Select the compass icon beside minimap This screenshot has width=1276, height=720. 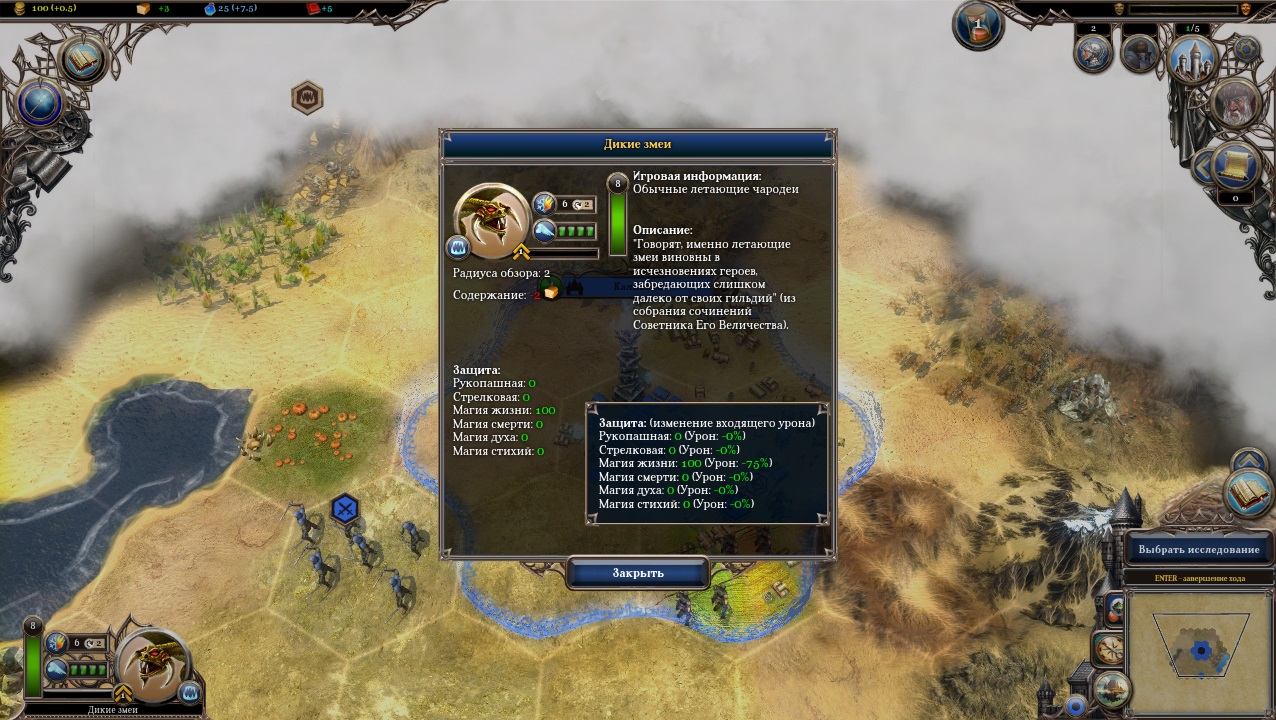1107,649
